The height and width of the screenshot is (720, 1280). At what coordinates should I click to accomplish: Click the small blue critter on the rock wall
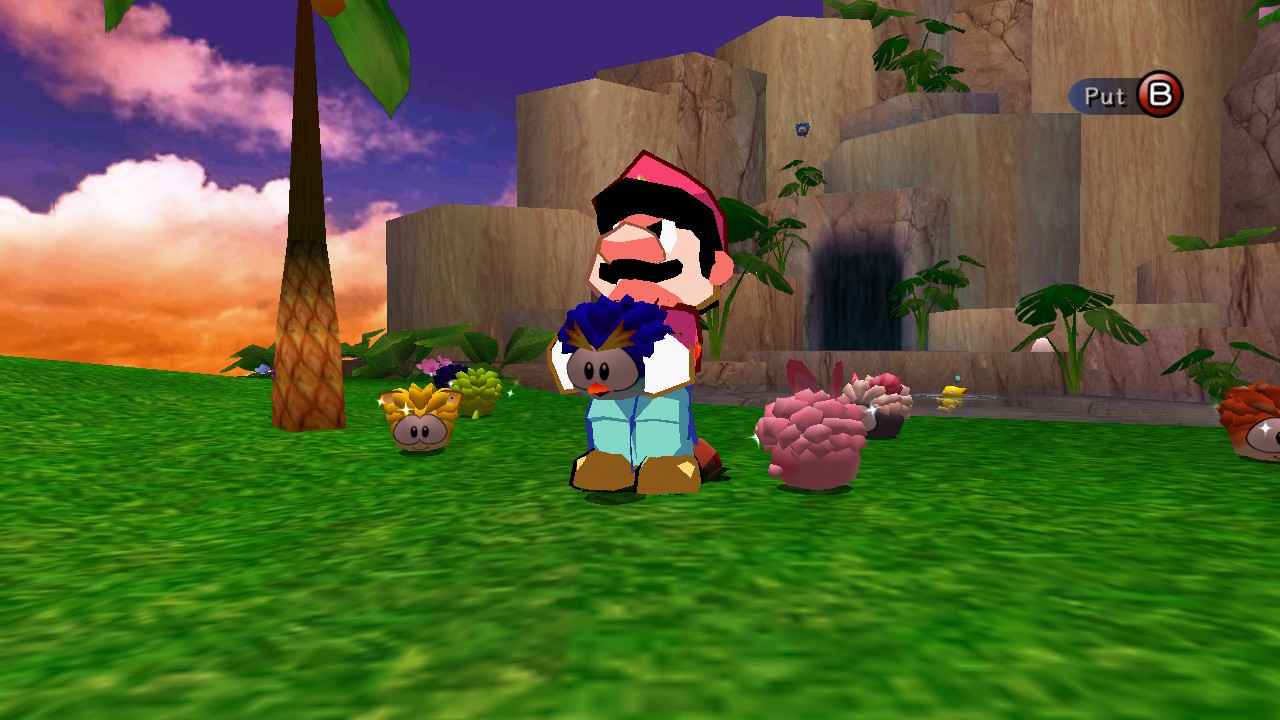pos(801,129)
